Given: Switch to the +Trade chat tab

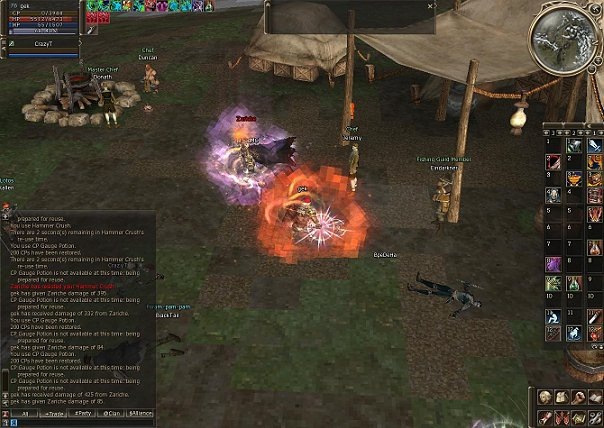Looking at the screenshot, I should (54, 412).
